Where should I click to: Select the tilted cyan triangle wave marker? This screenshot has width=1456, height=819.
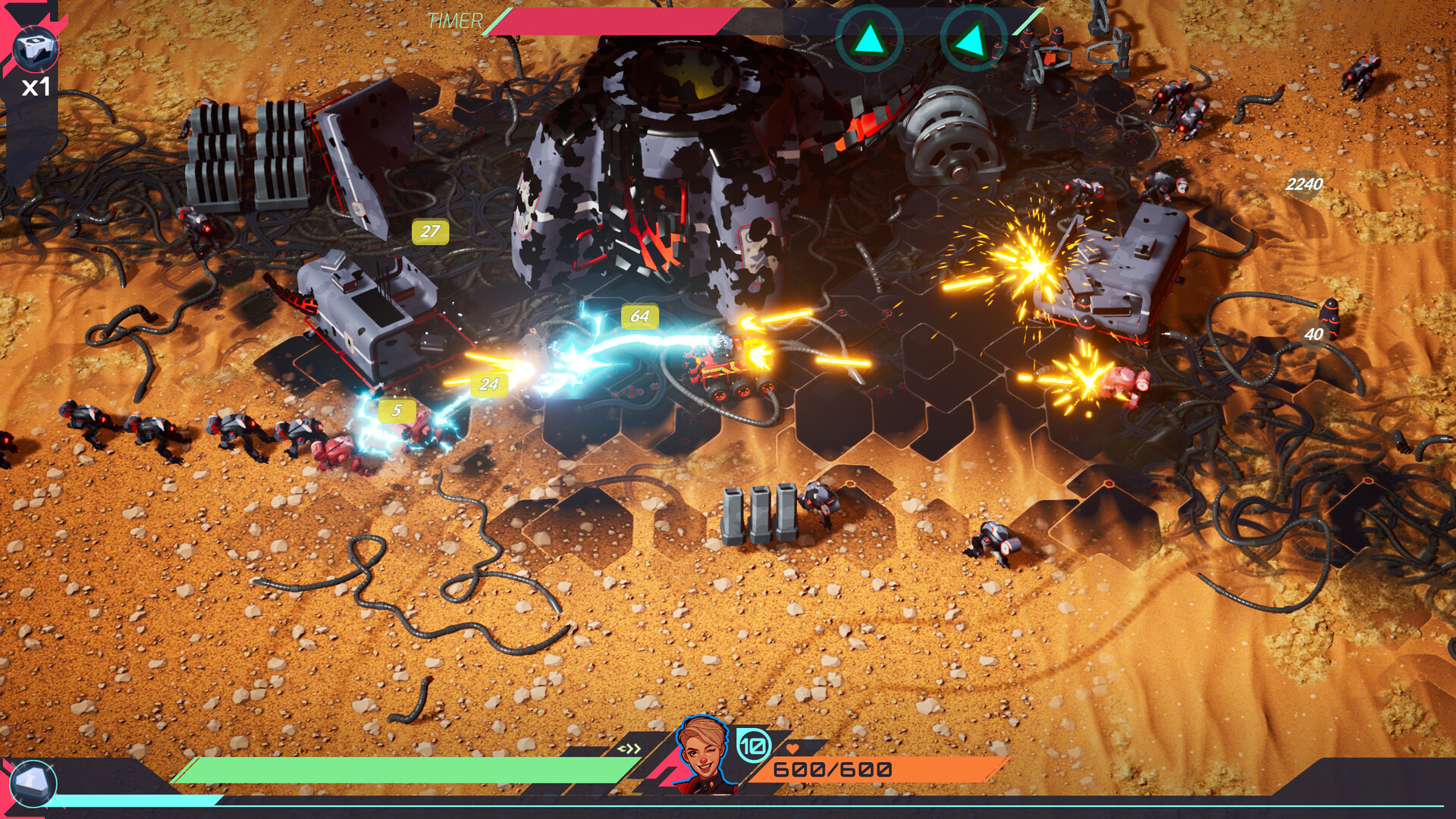972,39
